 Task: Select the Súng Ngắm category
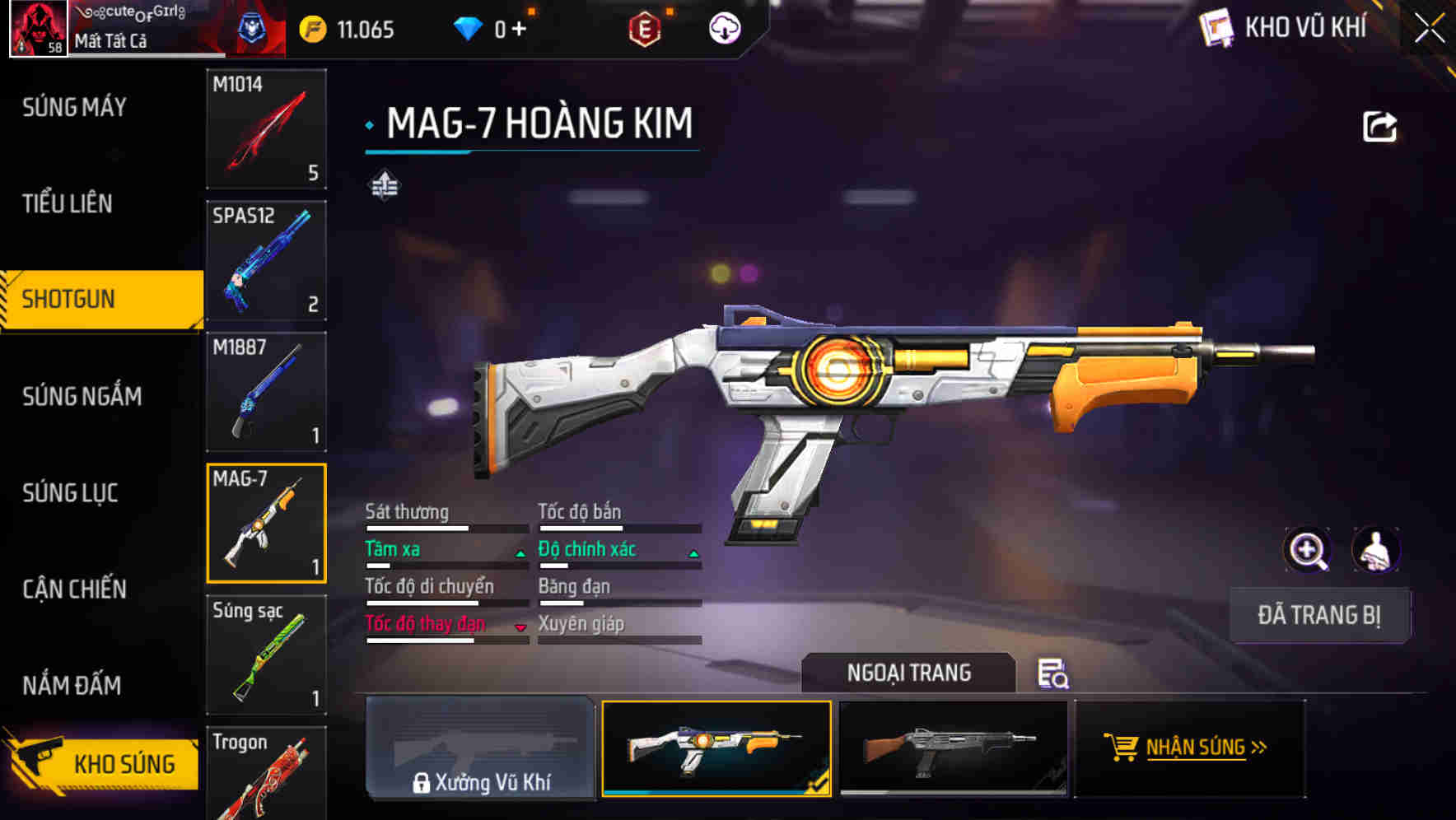click(82, 396)
